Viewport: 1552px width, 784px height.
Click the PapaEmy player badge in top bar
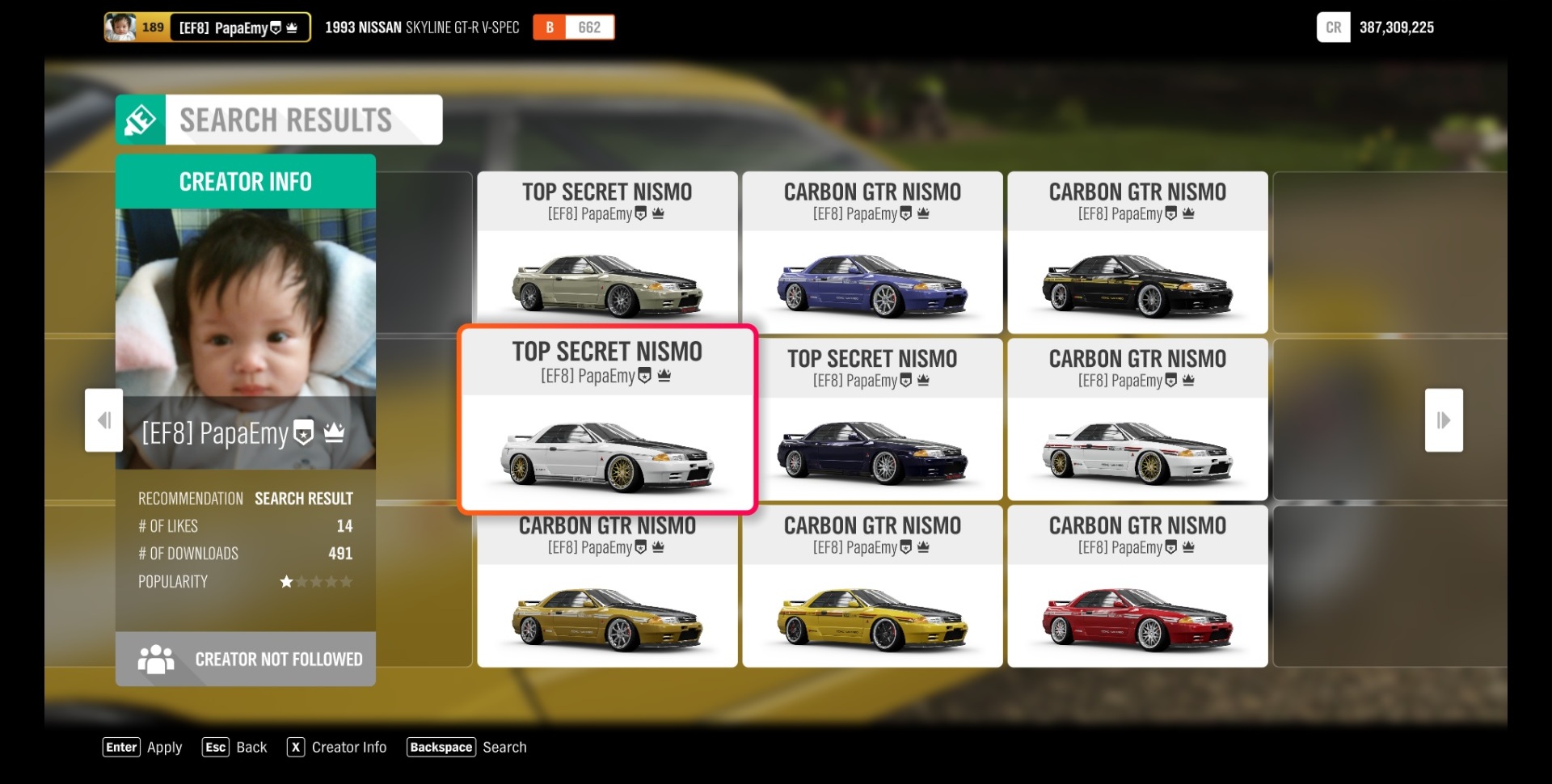click(208, 27)
